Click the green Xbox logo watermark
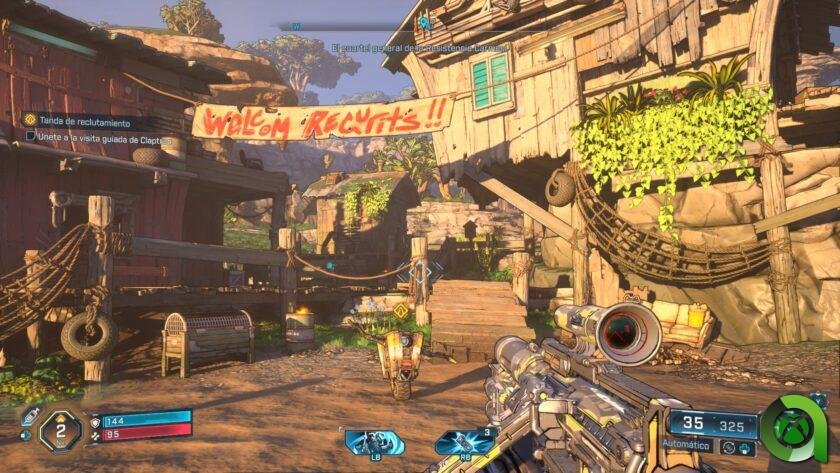840x473 pixels. pos(793,428)
